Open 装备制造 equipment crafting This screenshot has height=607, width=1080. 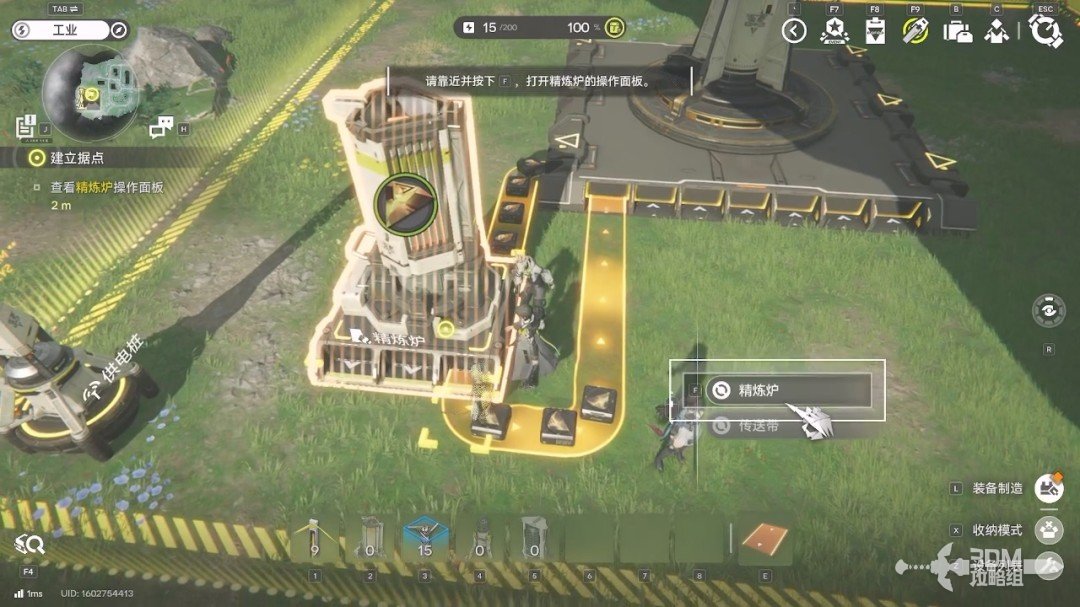point(1047,488)
